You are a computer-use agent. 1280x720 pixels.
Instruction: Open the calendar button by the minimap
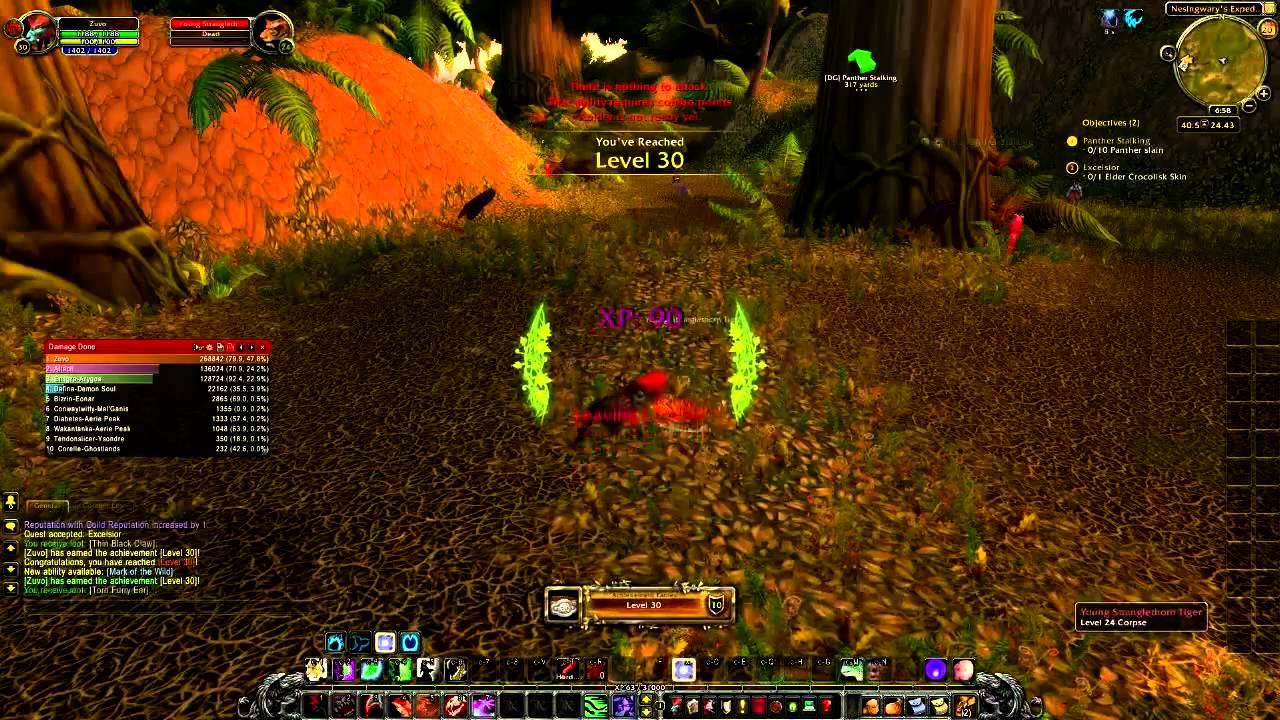[1267, 29]
